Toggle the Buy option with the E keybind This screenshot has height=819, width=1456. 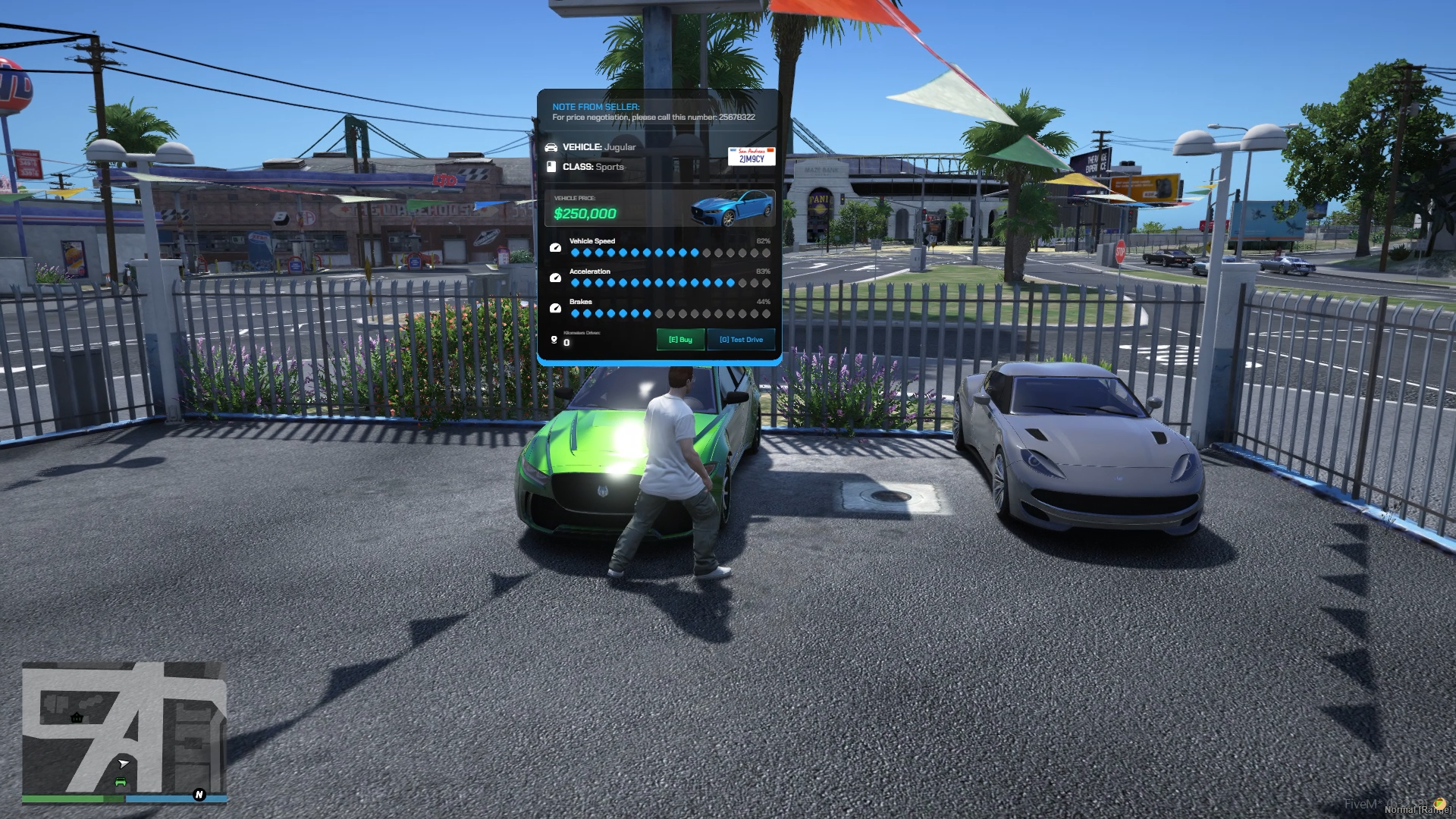680,339
